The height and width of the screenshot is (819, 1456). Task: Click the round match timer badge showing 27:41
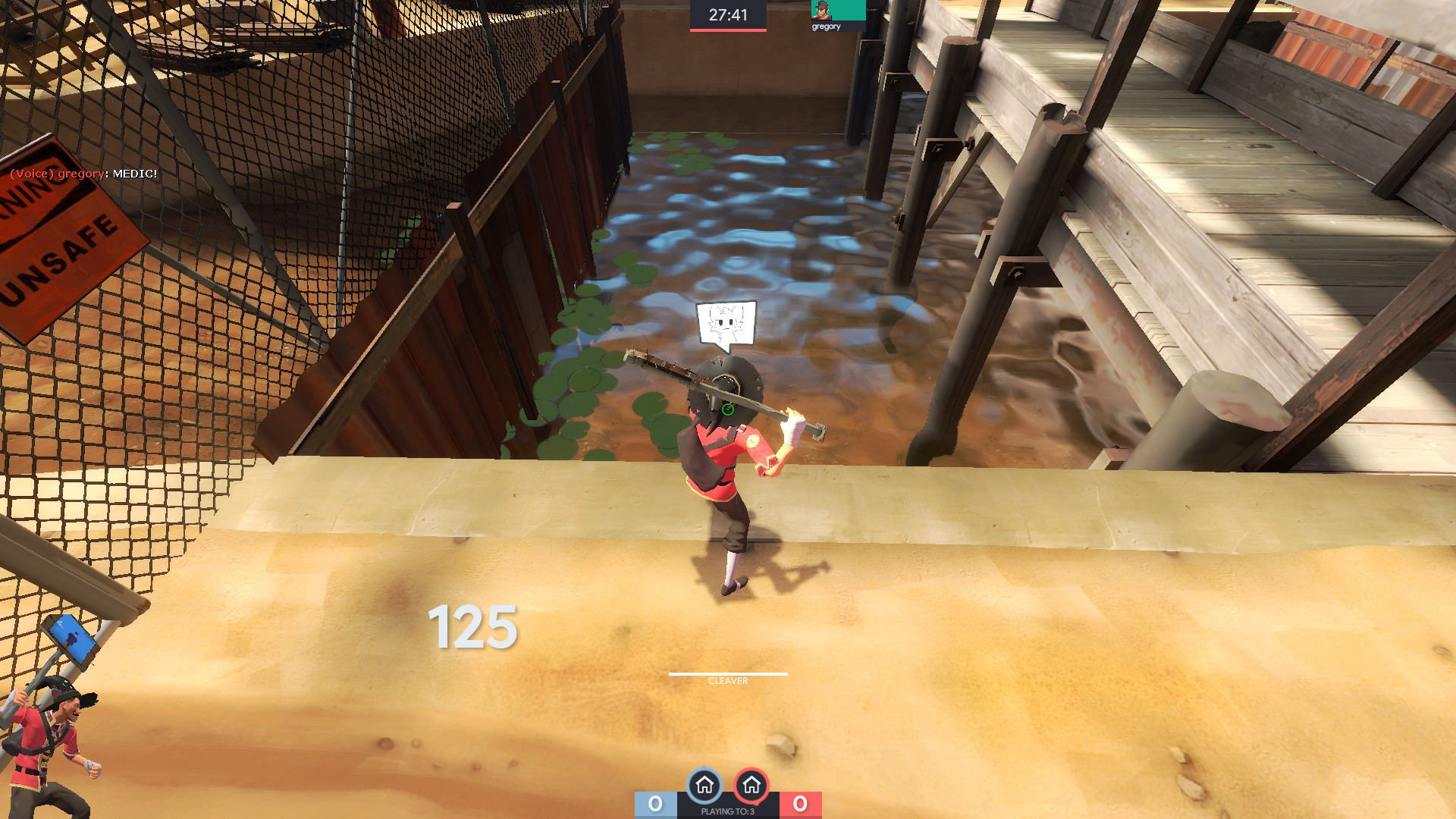point(728,12)
